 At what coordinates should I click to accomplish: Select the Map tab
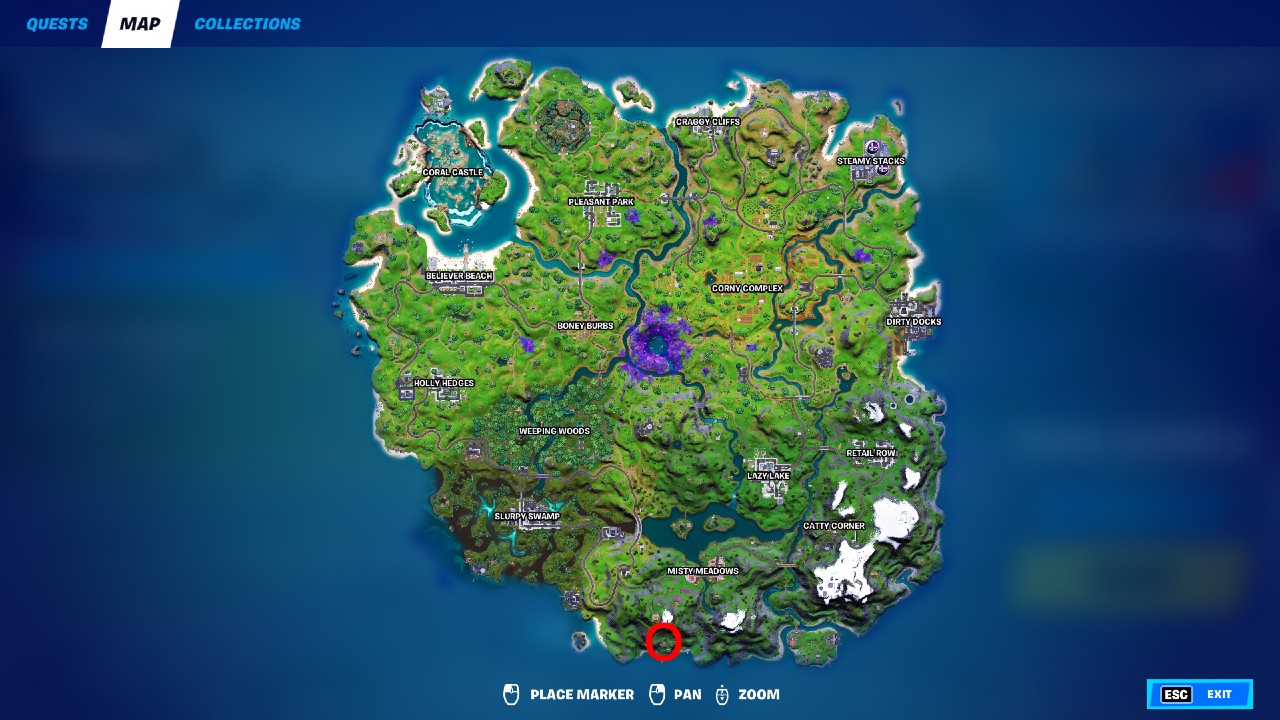[x=139, y=23]
